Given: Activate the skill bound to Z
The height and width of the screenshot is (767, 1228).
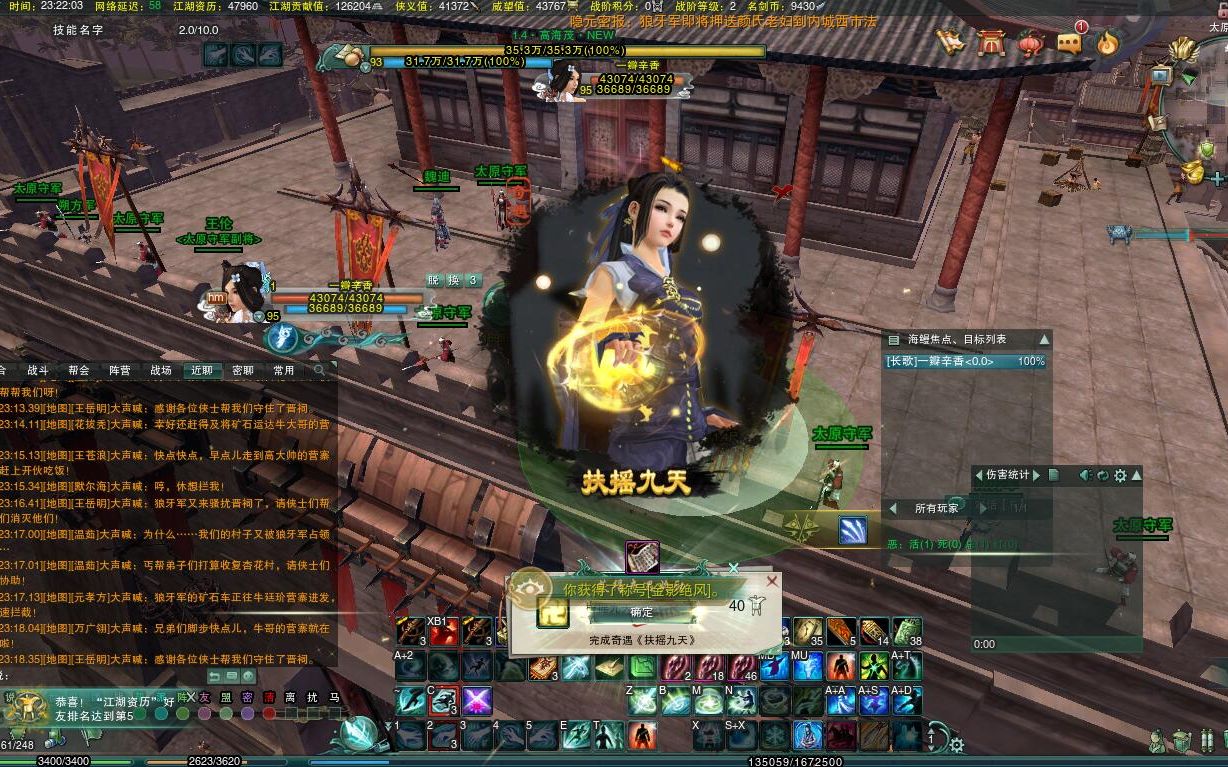Looking at the screenshot, I should click(642, 700).
